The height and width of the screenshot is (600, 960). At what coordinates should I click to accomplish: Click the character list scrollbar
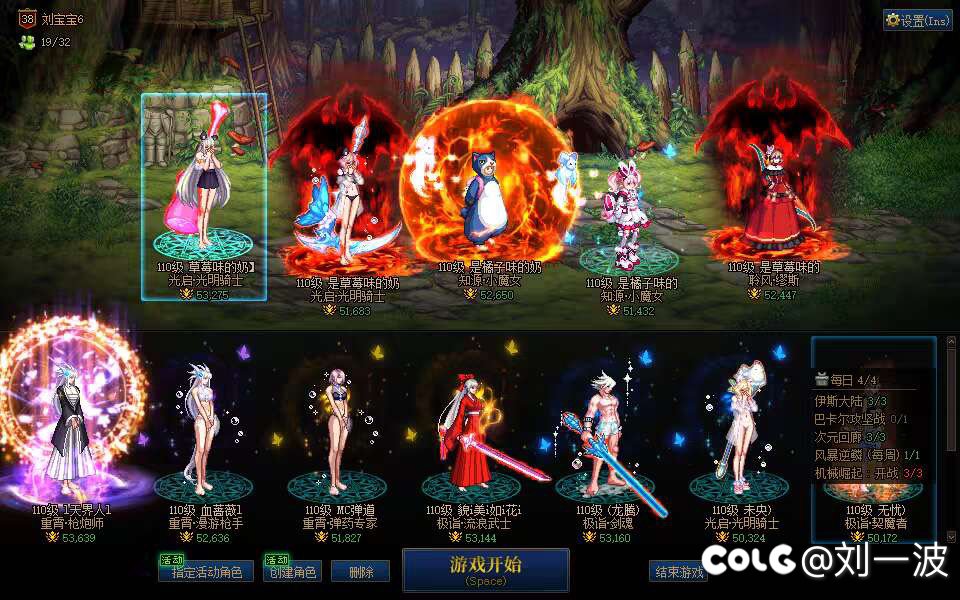point(949,440)
